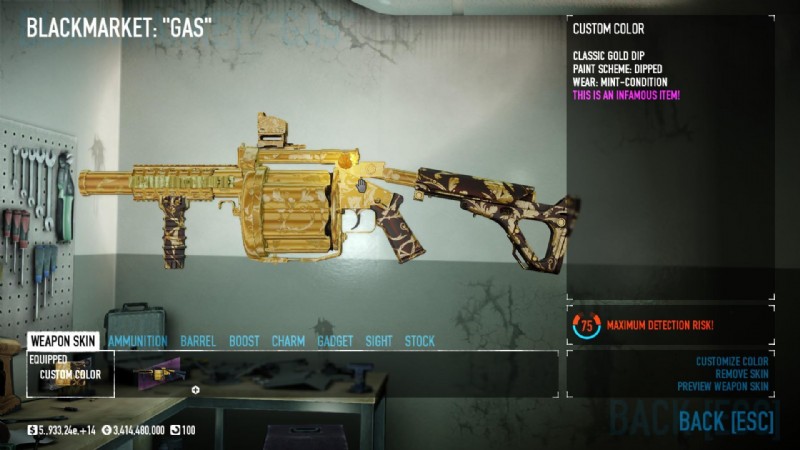This screenshot has width=800, height=450.
Task: Select the Stock tab
Action: click(x=420, y=341)
